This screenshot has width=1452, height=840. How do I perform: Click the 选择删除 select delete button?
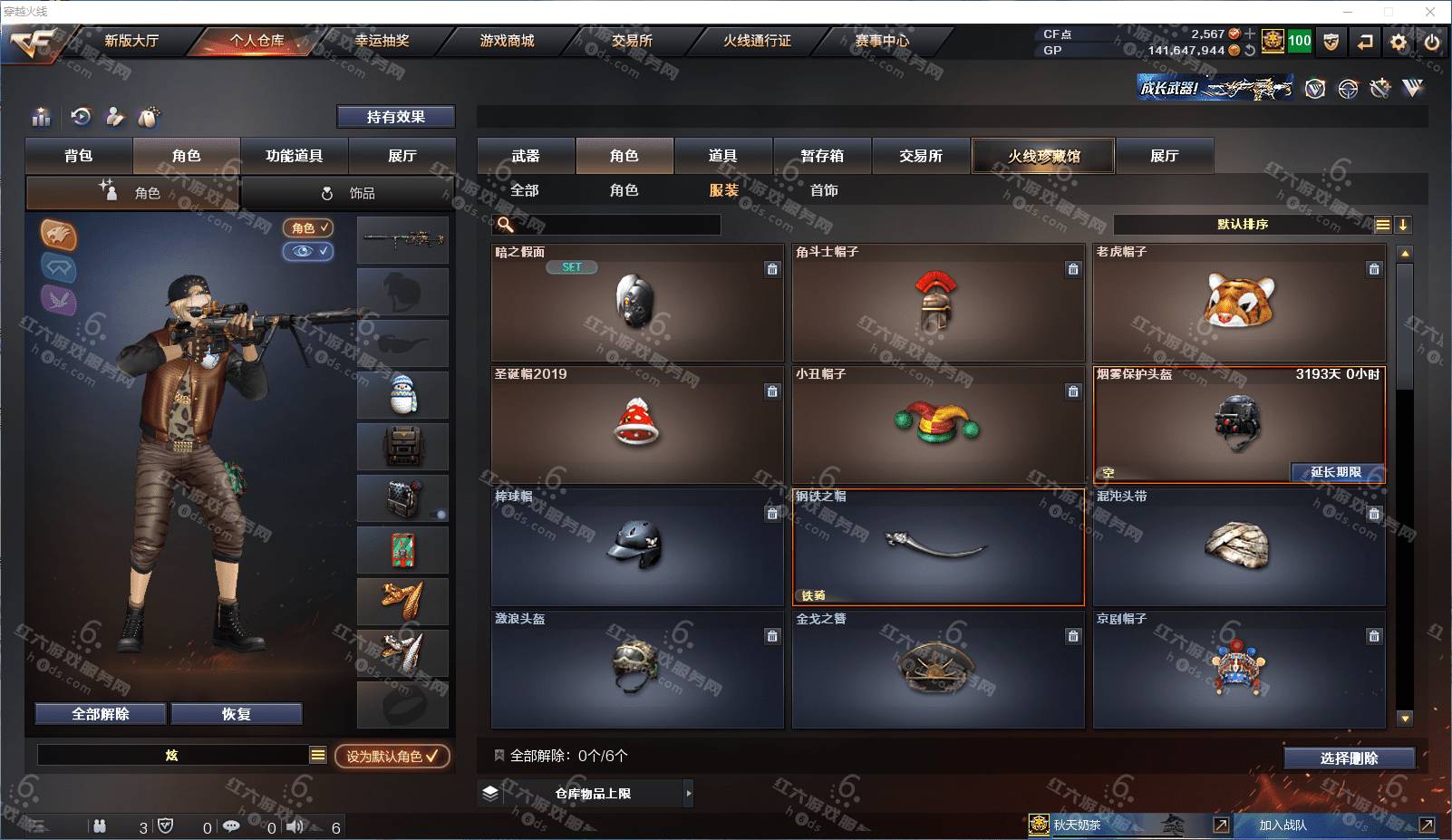1349,758
